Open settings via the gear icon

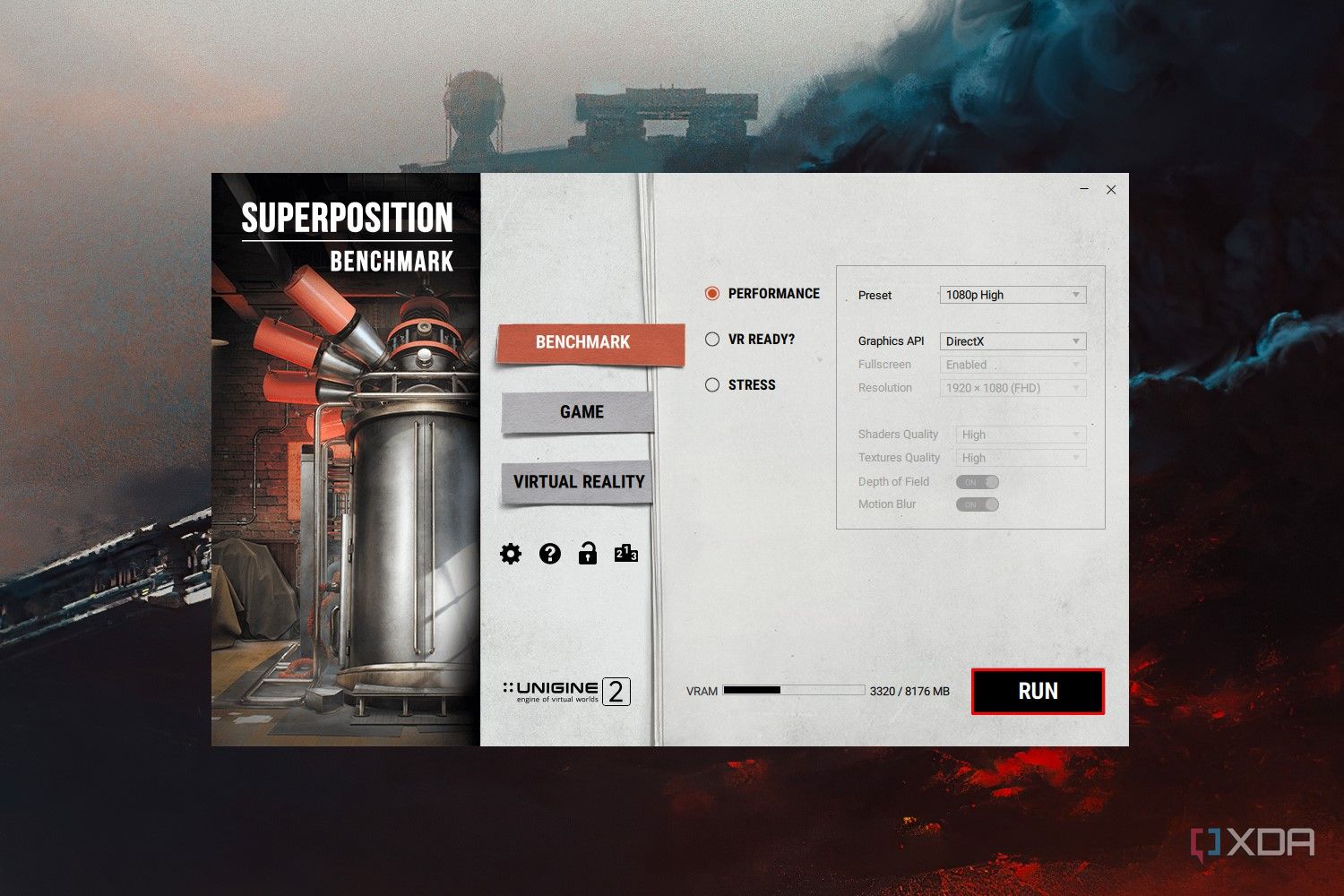click(x=511, y=554)
